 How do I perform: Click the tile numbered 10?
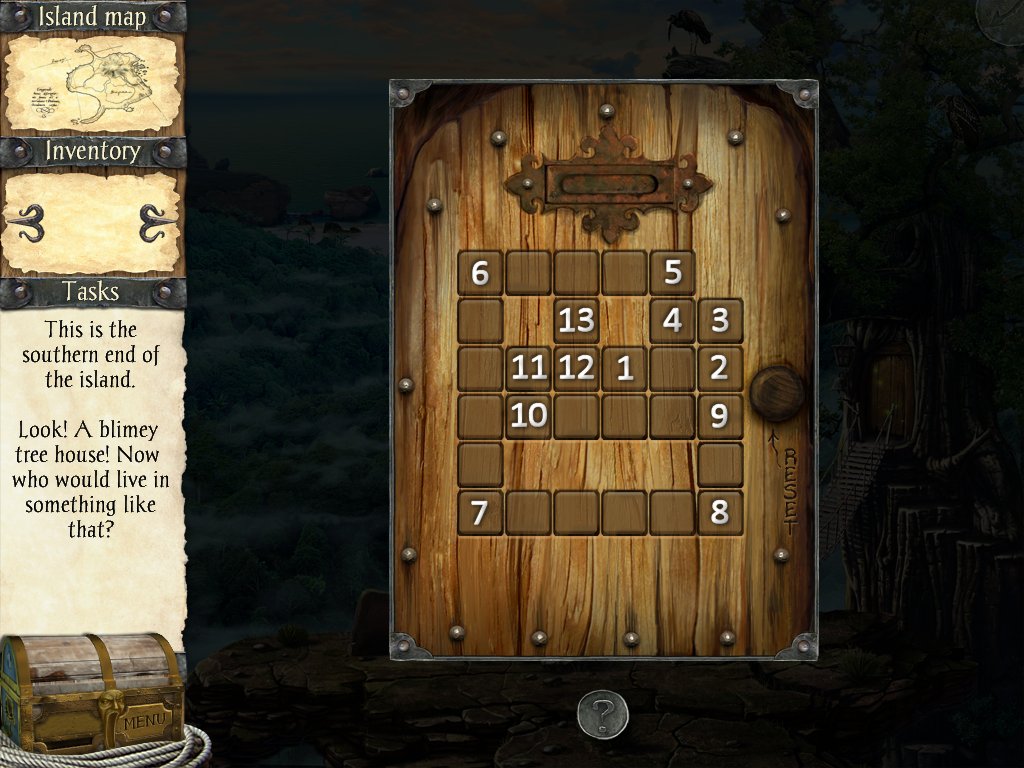tap(529, 416)
